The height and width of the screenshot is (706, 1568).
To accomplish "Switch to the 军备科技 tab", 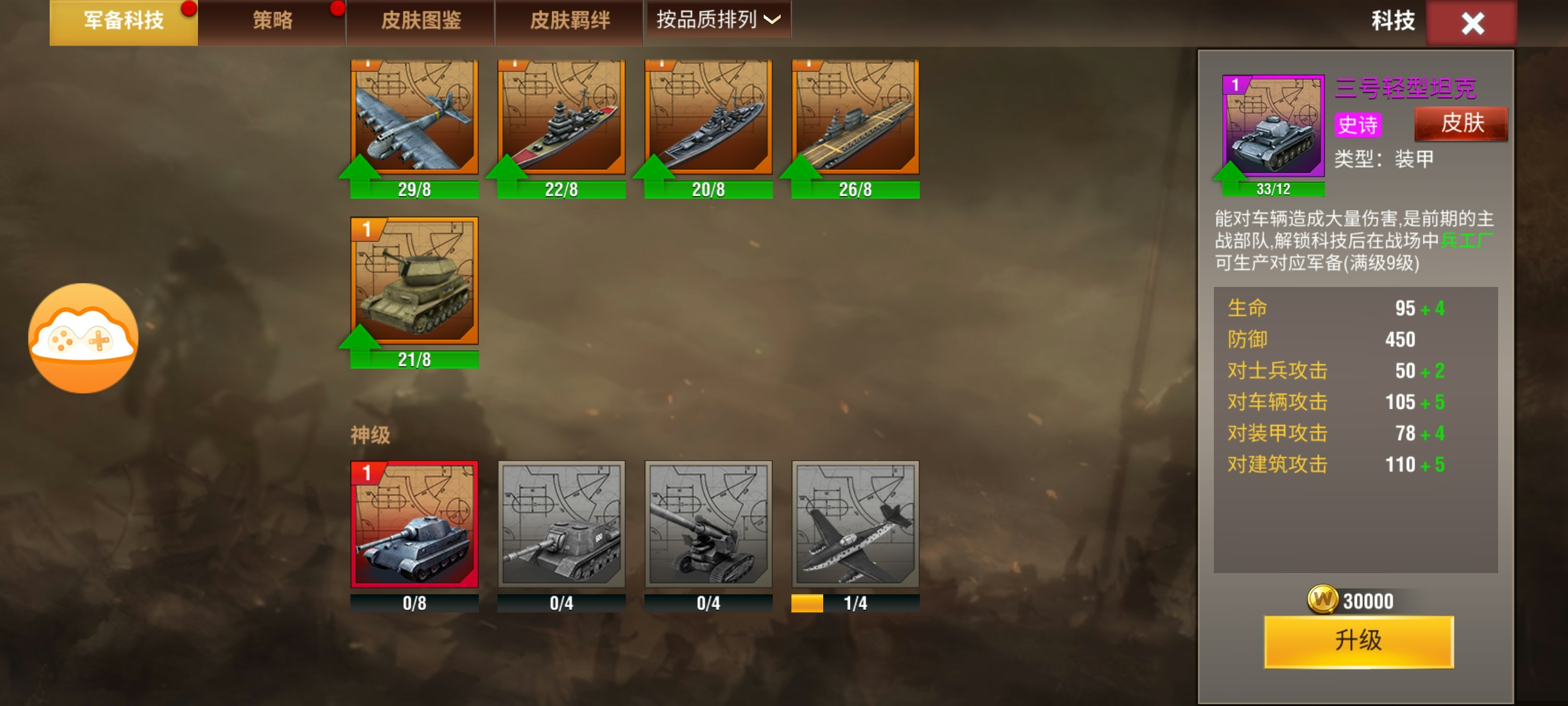I will pyautogui.click(x=123, y=22).
